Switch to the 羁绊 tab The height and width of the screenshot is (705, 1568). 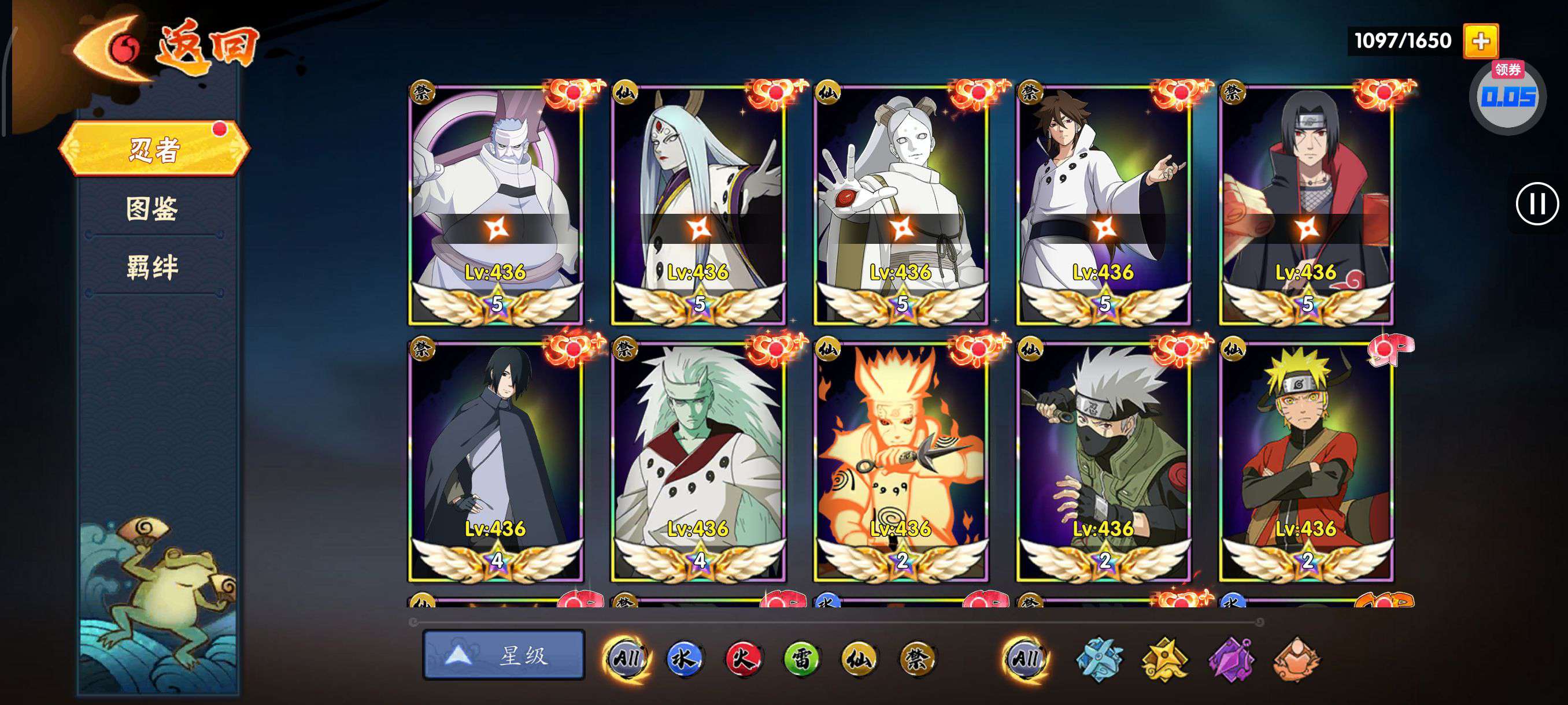pyautogui.click(x=152, y=267)
